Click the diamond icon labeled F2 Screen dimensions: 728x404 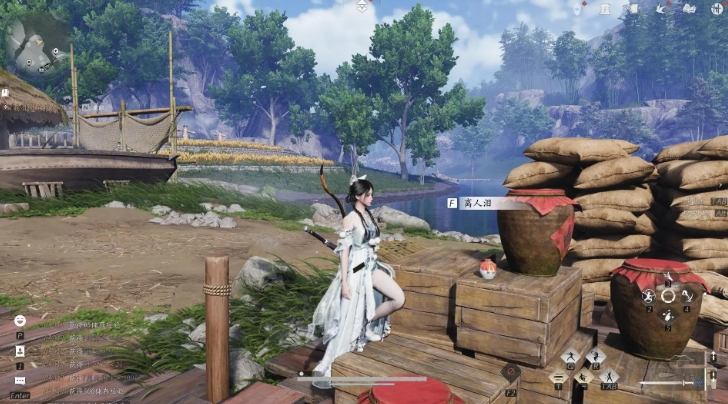510,372
